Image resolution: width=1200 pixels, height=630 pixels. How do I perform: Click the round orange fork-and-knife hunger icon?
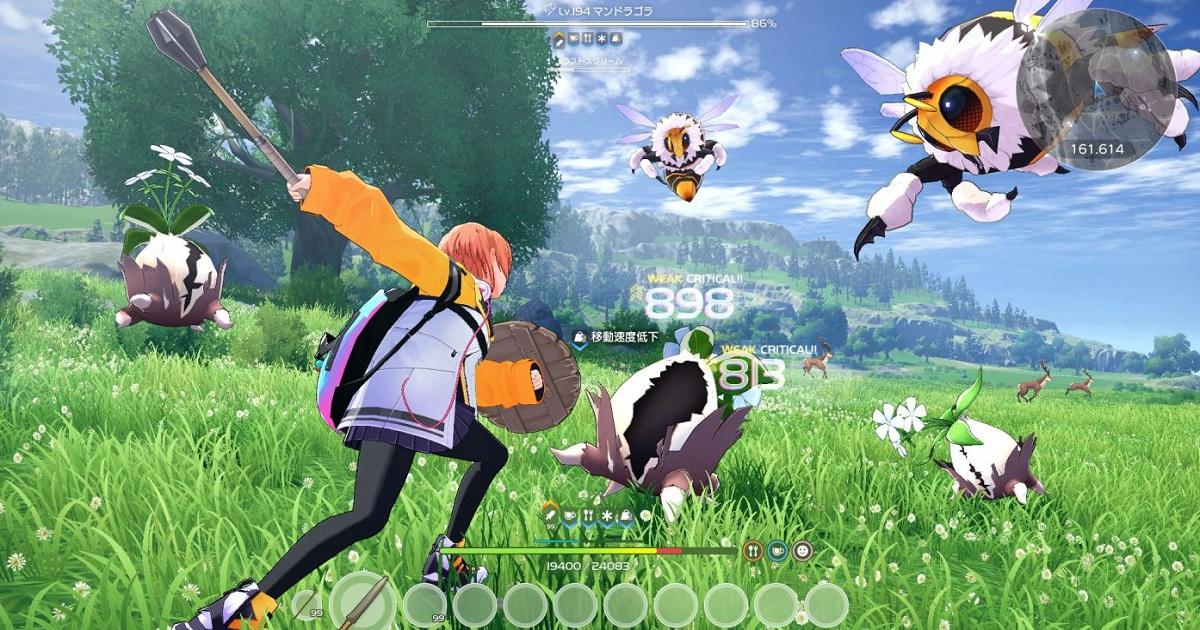(753, 550)
